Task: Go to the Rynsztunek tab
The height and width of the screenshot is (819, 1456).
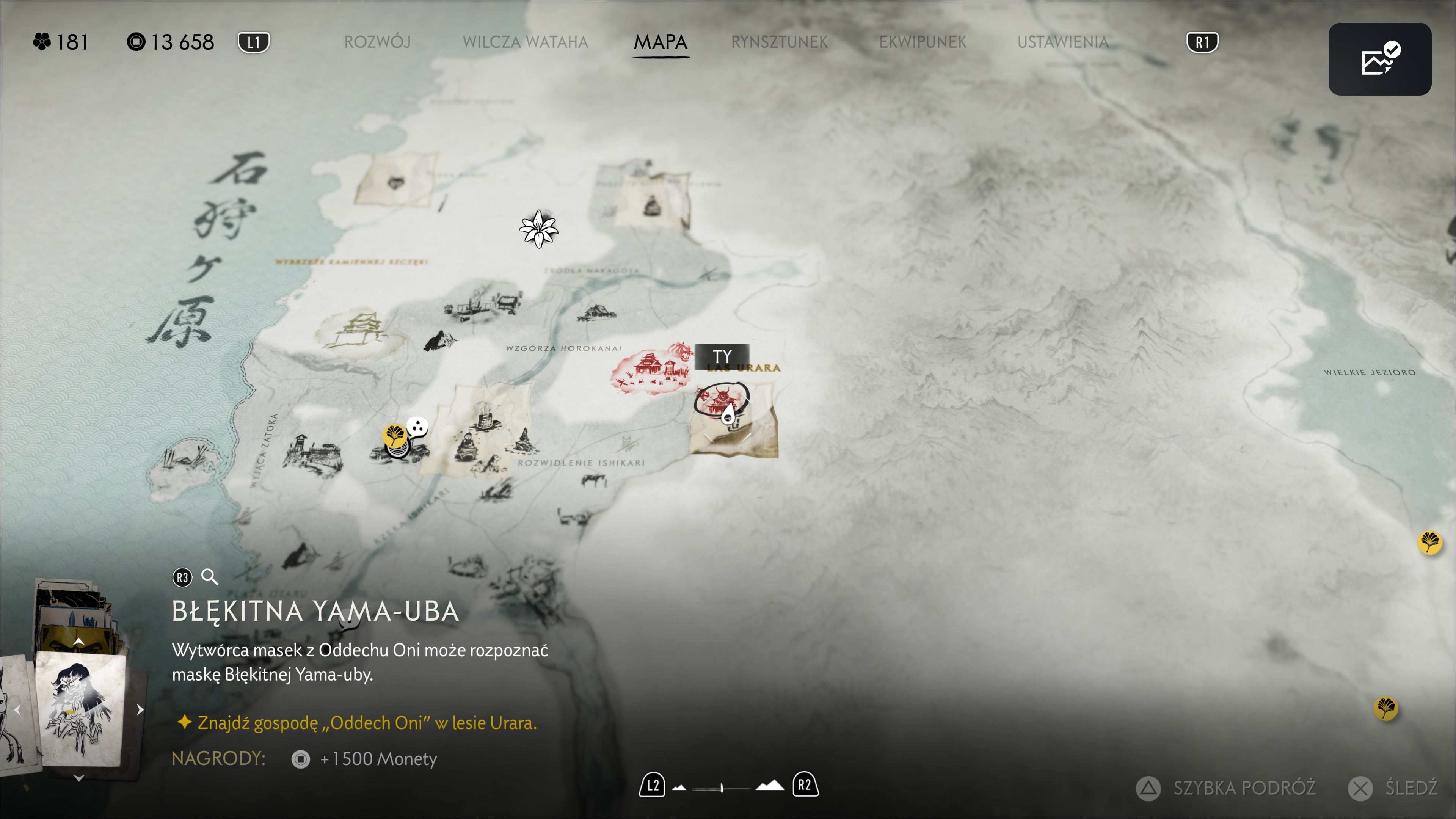Action: point(779,42)
